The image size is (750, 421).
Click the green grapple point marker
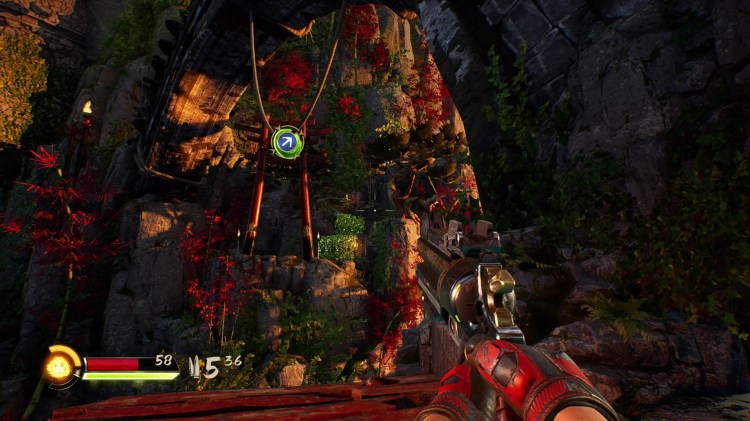click(x=288, y=143)
